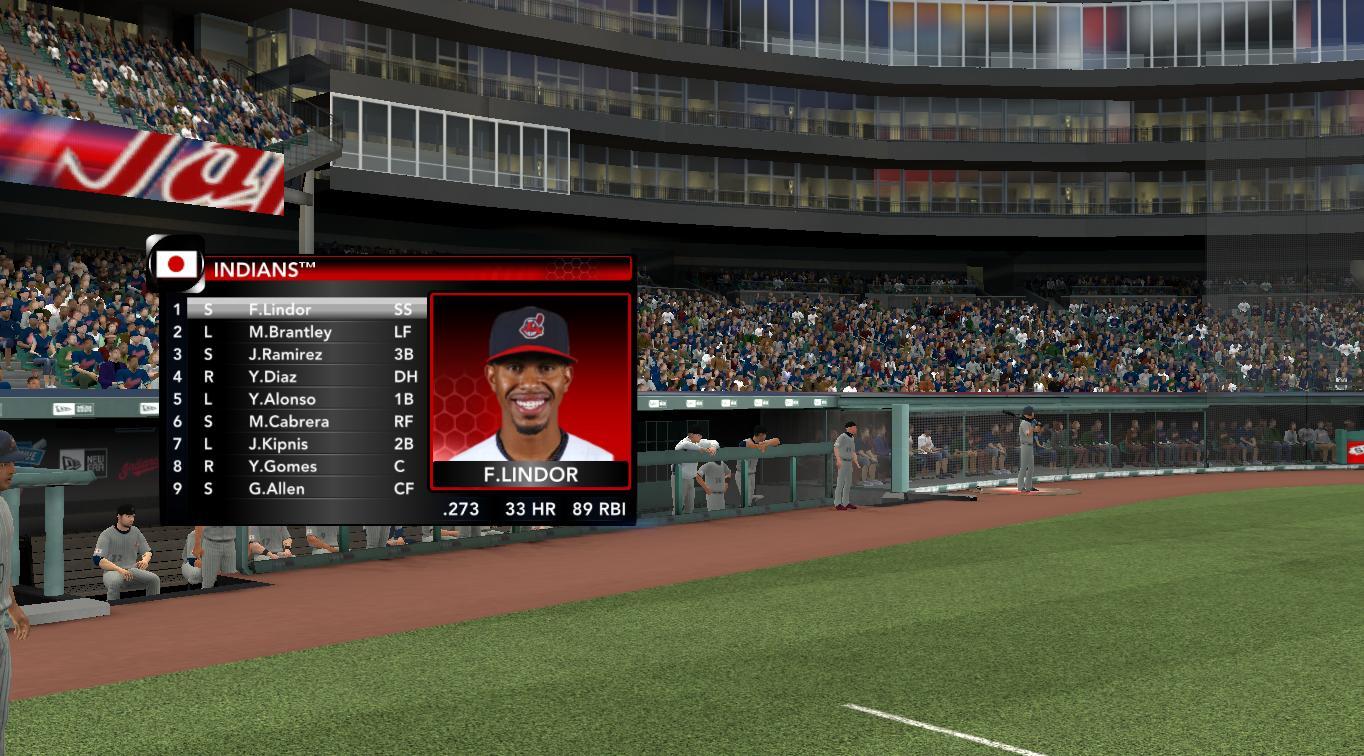The height and width of the screenshot is (756, 1364).
Task: Choose M.Cabrera's lineup entry
Action: click(x=289, y=422)
